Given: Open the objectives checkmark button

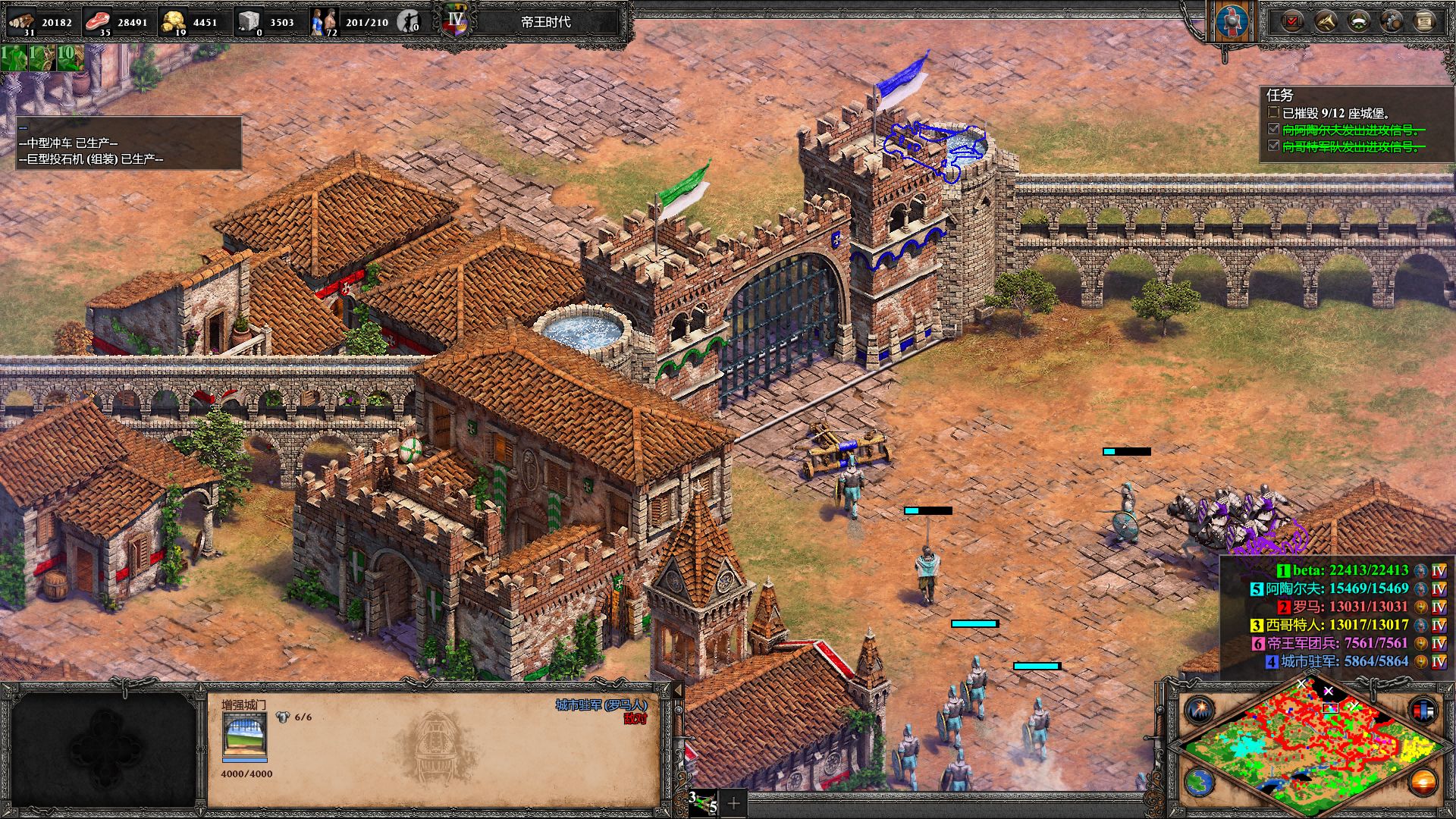Looking at the screenshot, I should click(1292, 21).
